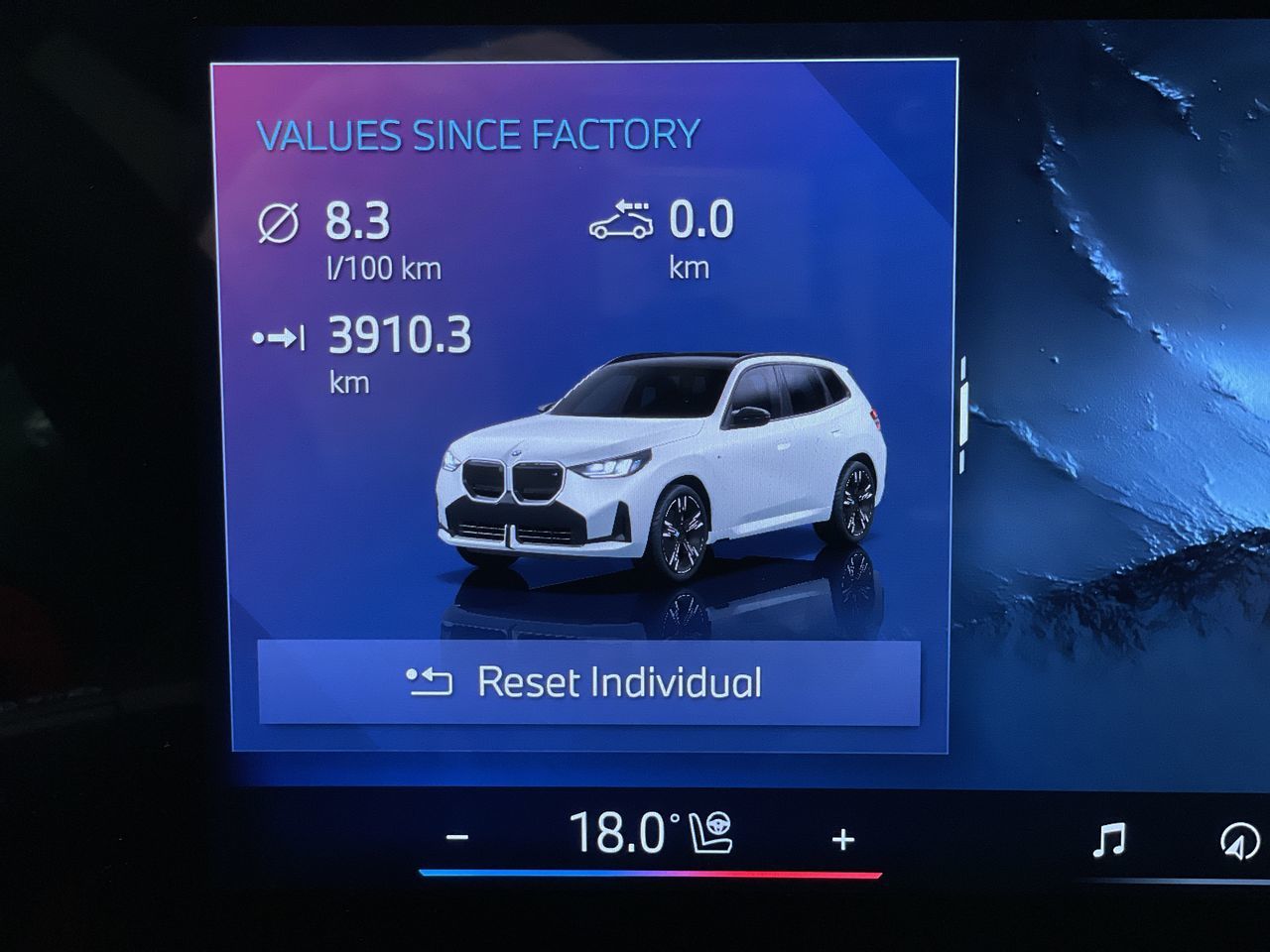
Task: Tap the trip distance arrow icon beside 3910.3
Action: [281, 337]
